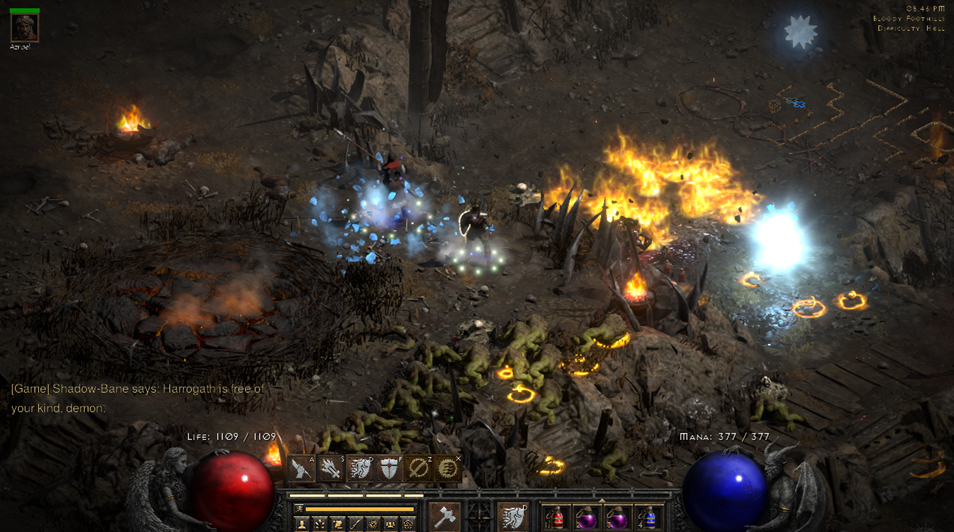Toggle the run/walk button beside the stamina bar
This screenshot has height=532, width=954.
299,509
